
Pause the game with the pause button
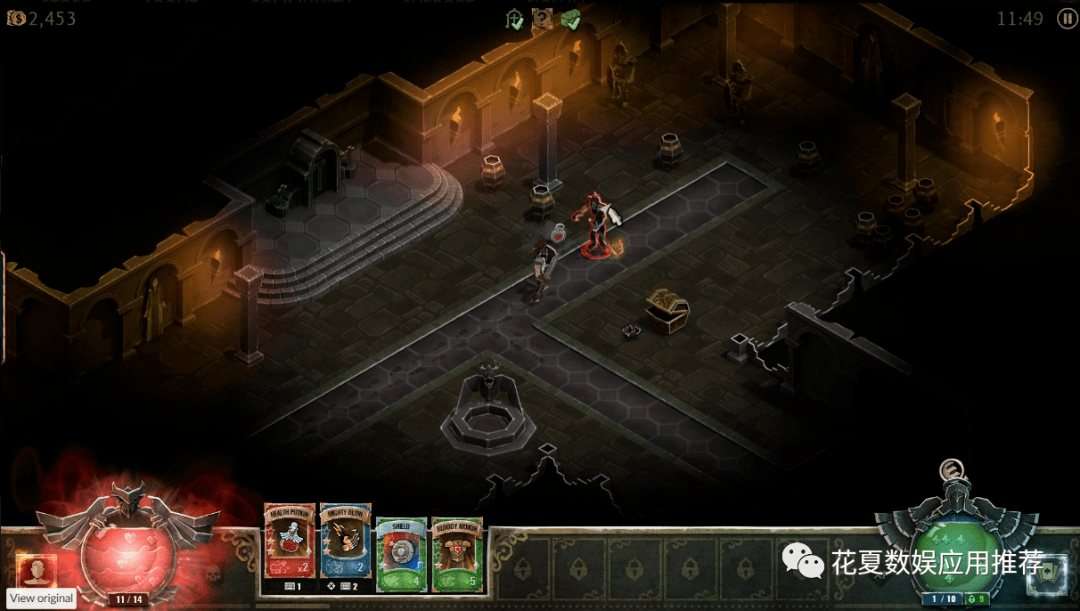tap(1066, 18)
